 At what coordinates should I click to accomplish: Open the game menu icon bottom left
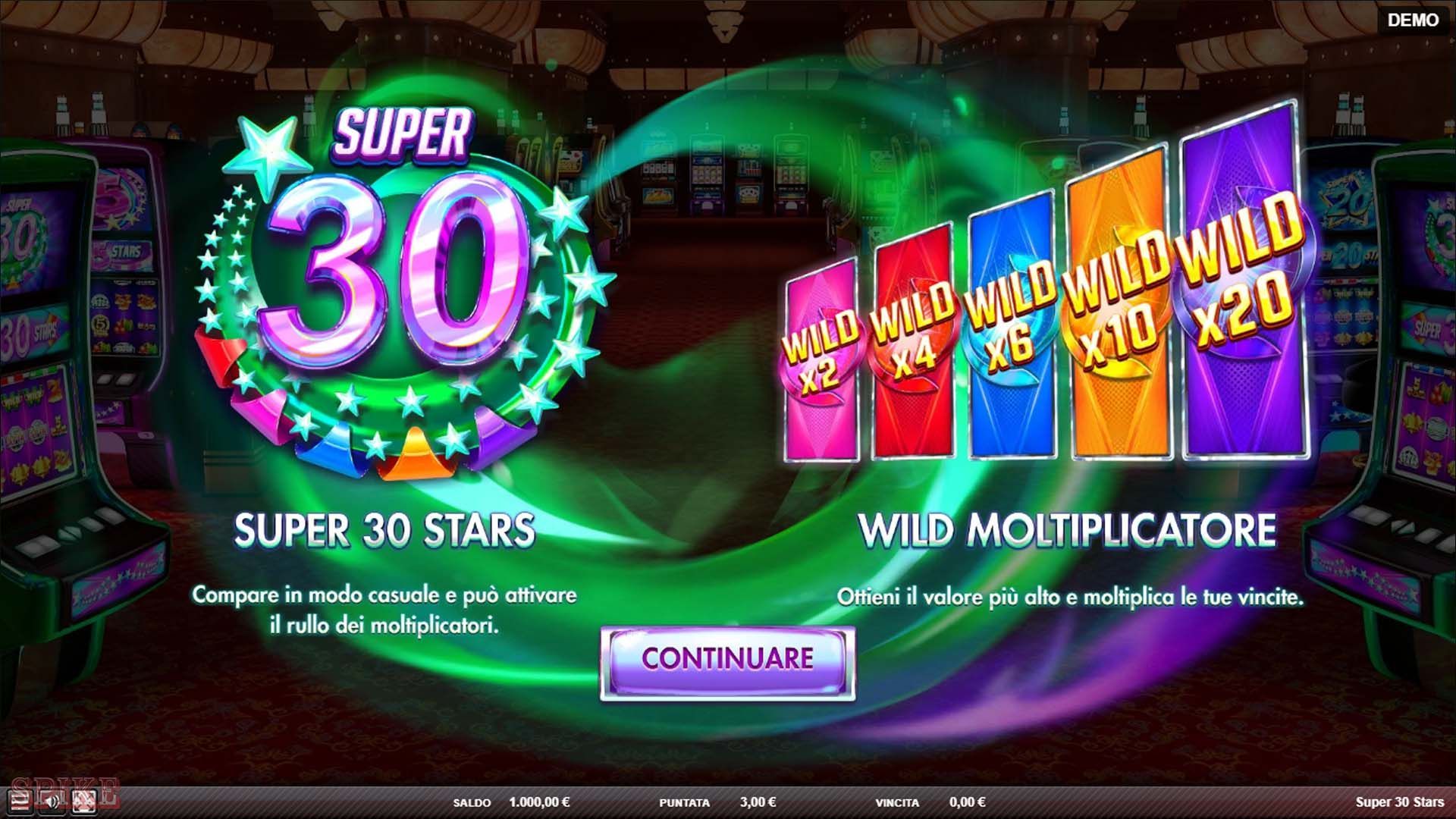pyautogui.click(x=20, y=802)
